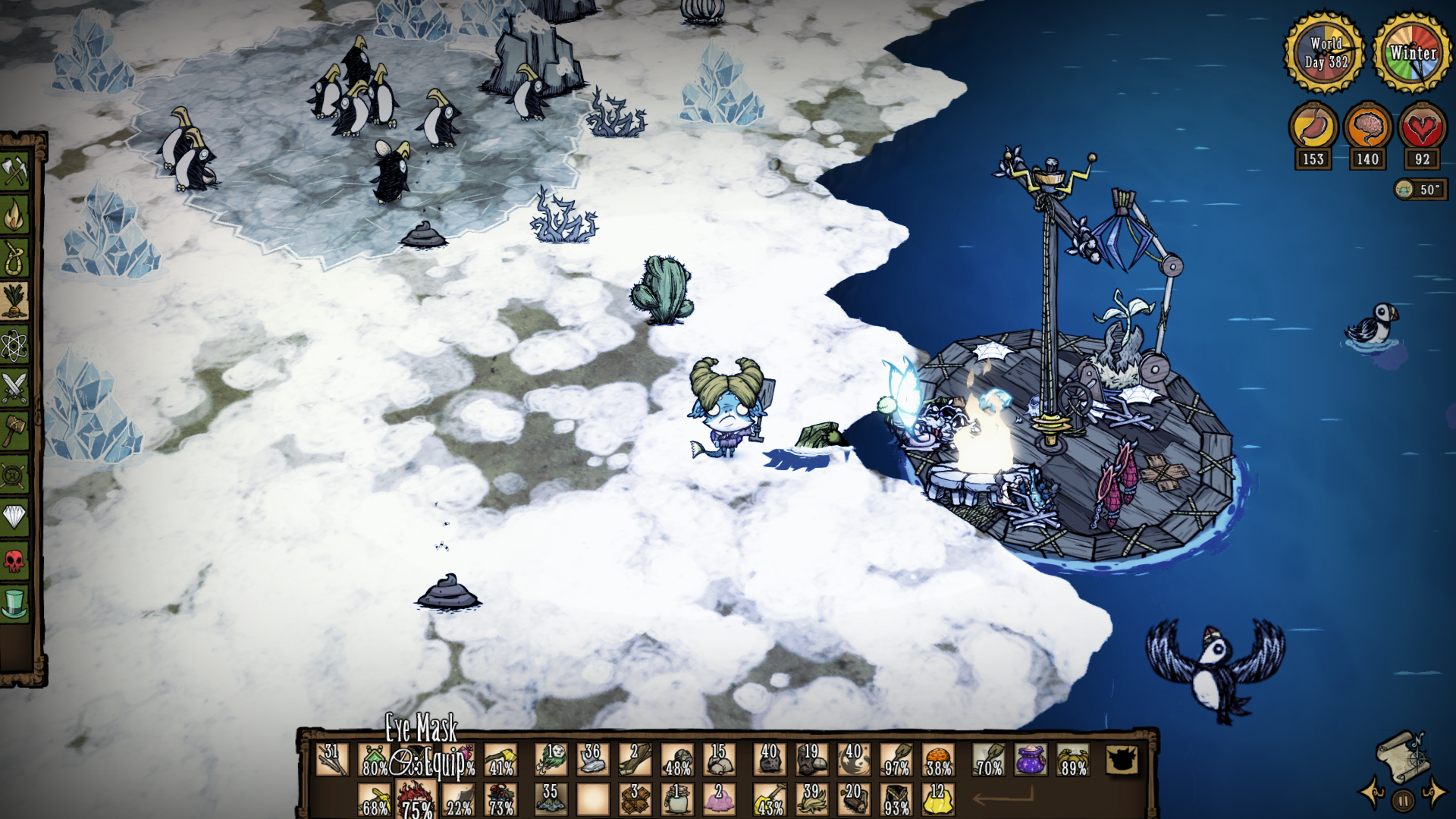Viewport: 1456px width, 819px height.
Task: Choose the golden shovel at 43%
Action: point(769,799)
